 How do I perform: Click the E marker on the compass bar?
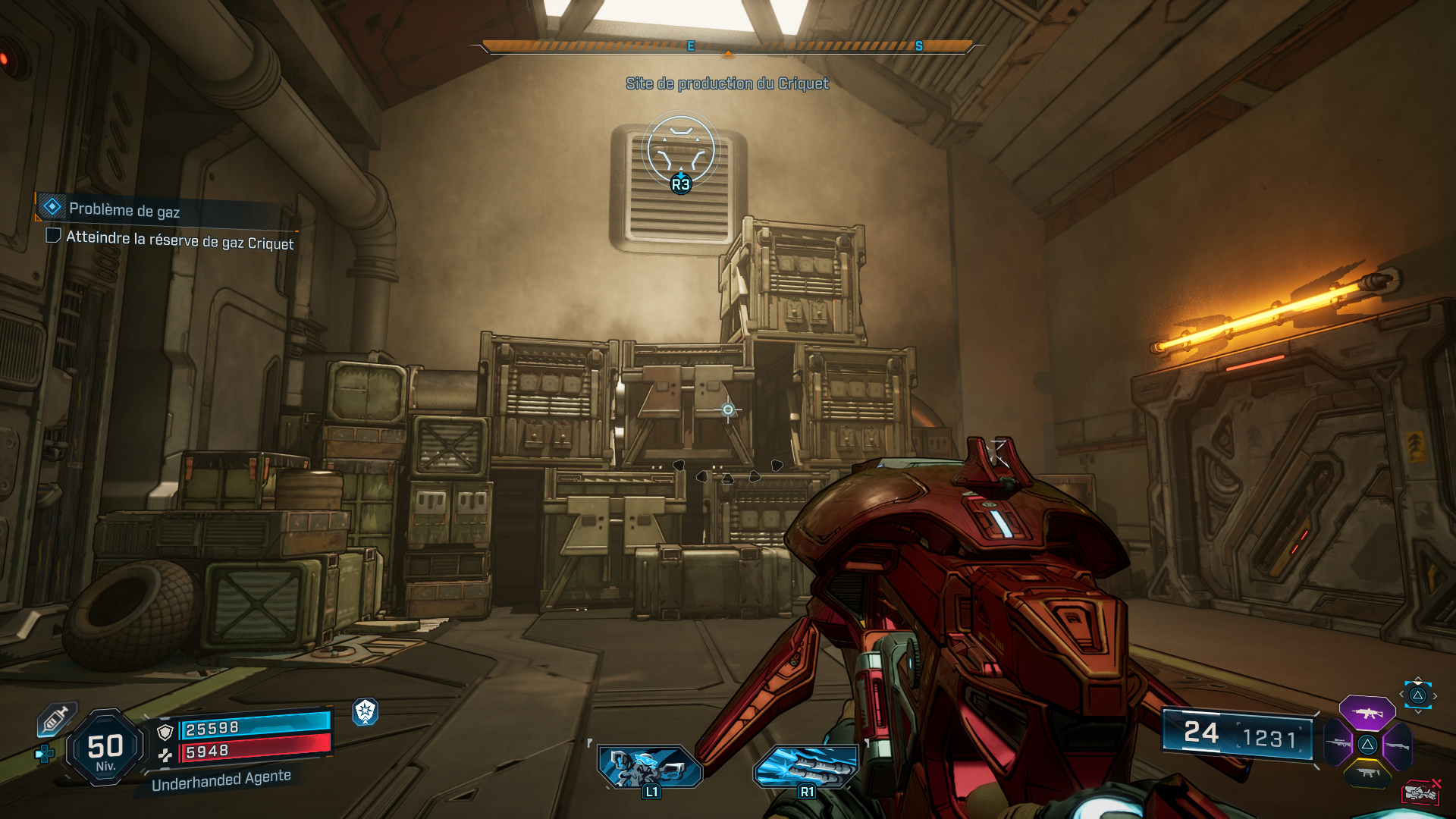pos(690,45)
